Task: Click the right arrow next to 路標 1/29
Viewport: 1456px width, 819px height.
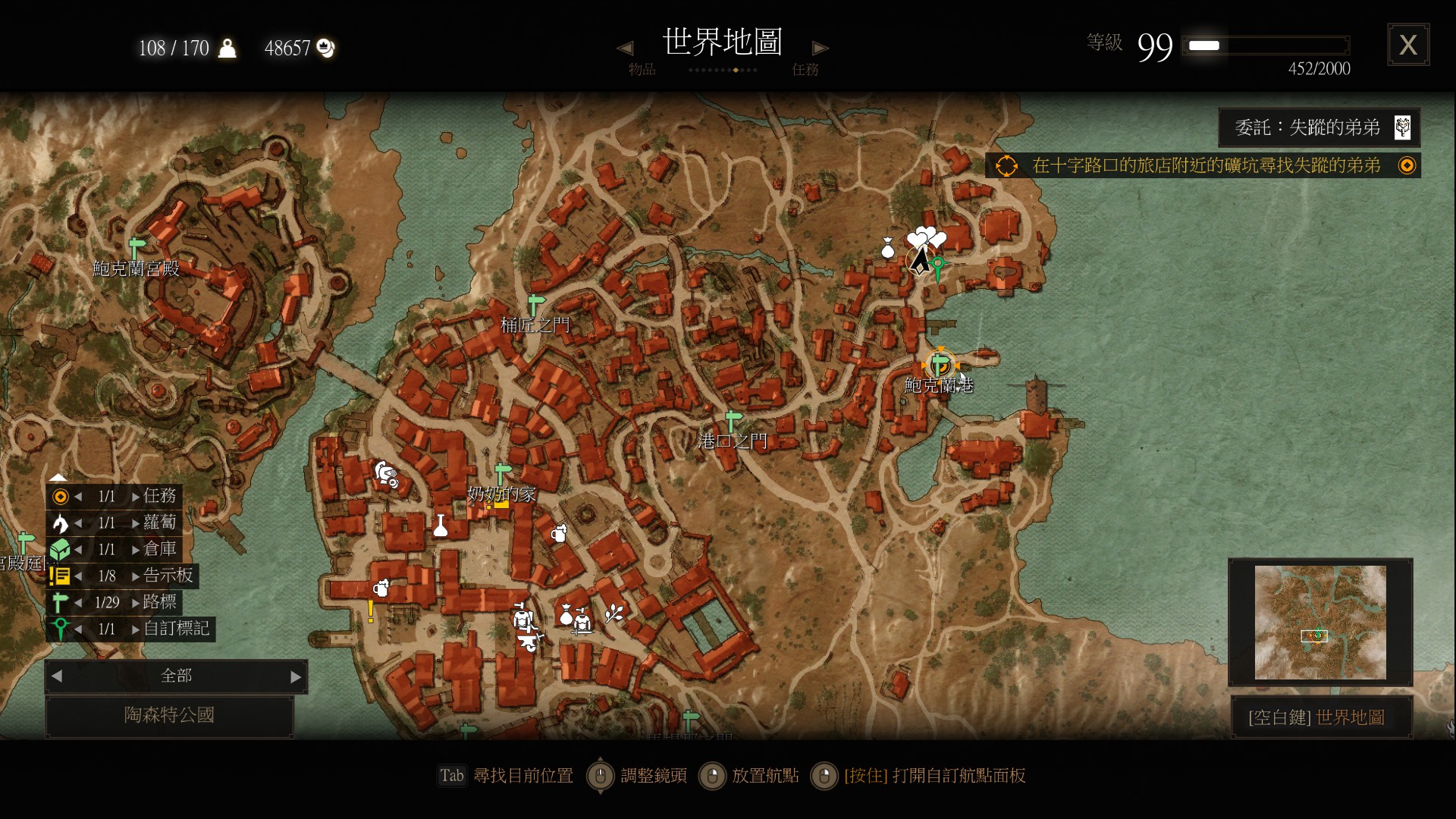Action: (x=136, y=602)
